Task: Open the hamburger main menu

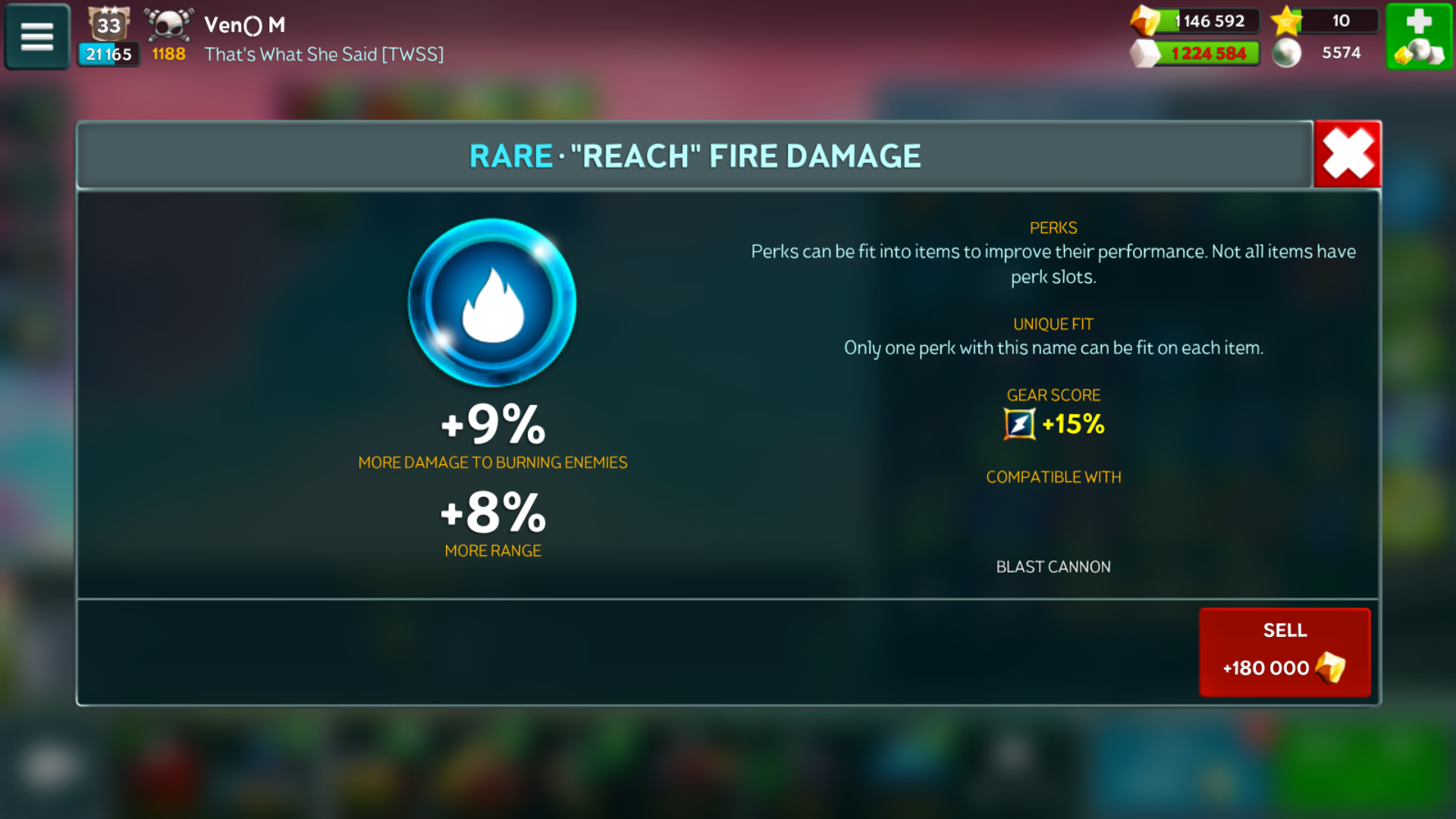Action: [37, 36]
